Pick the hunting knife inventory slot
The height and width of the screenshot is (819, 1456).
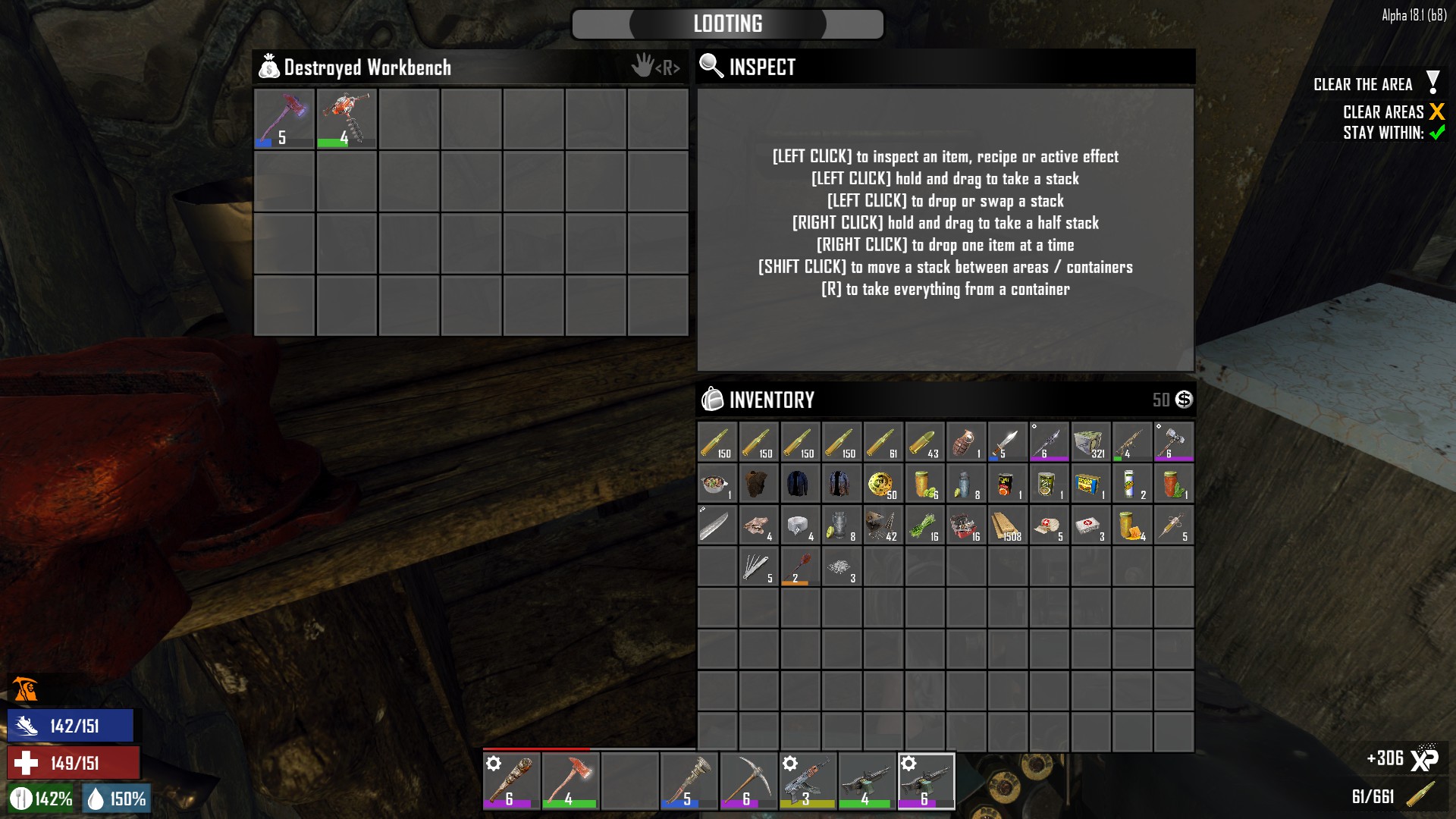pyautogui.click(x=1007, y=442)
